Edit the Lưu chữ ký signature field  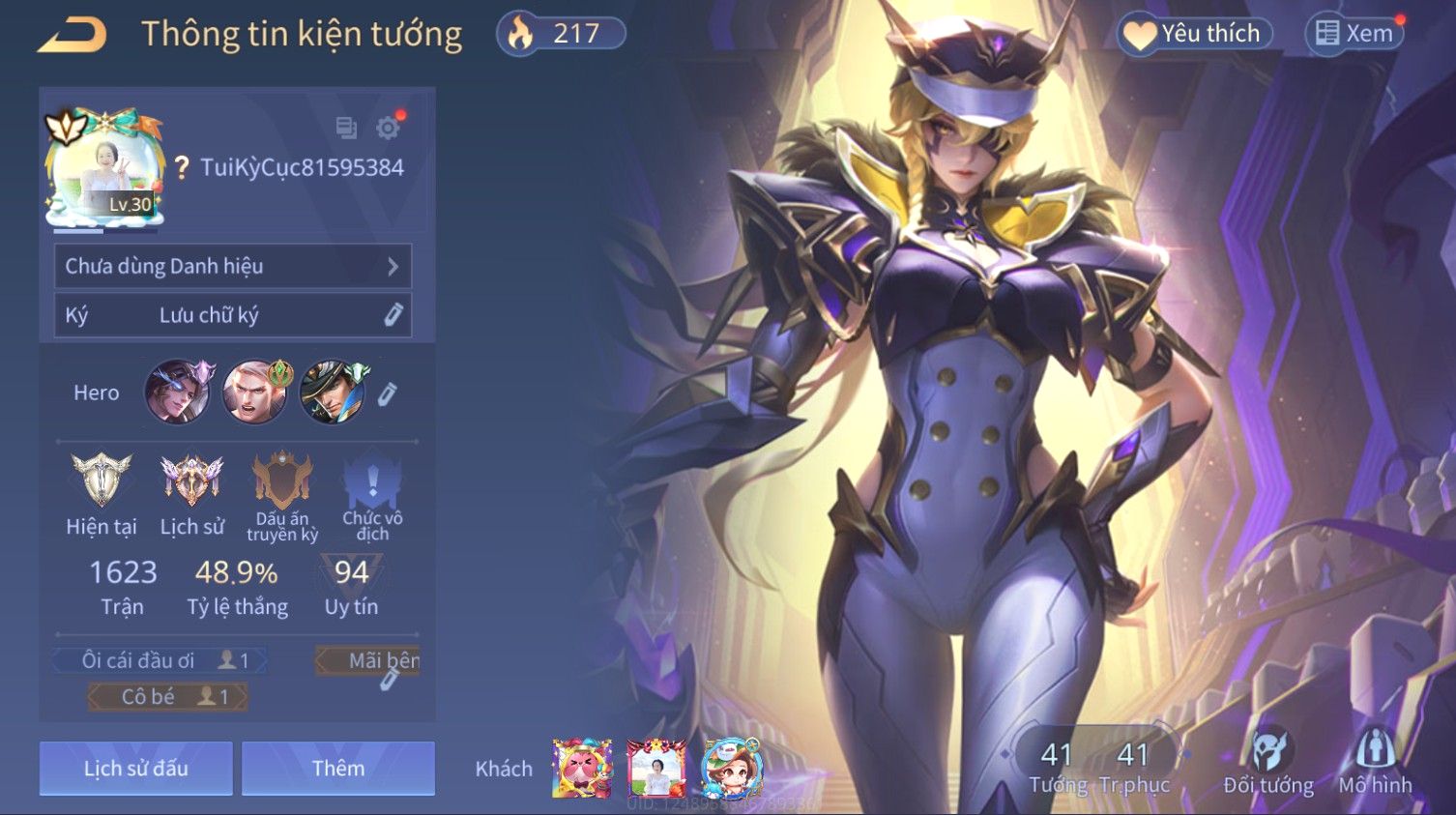pos(393,314)
